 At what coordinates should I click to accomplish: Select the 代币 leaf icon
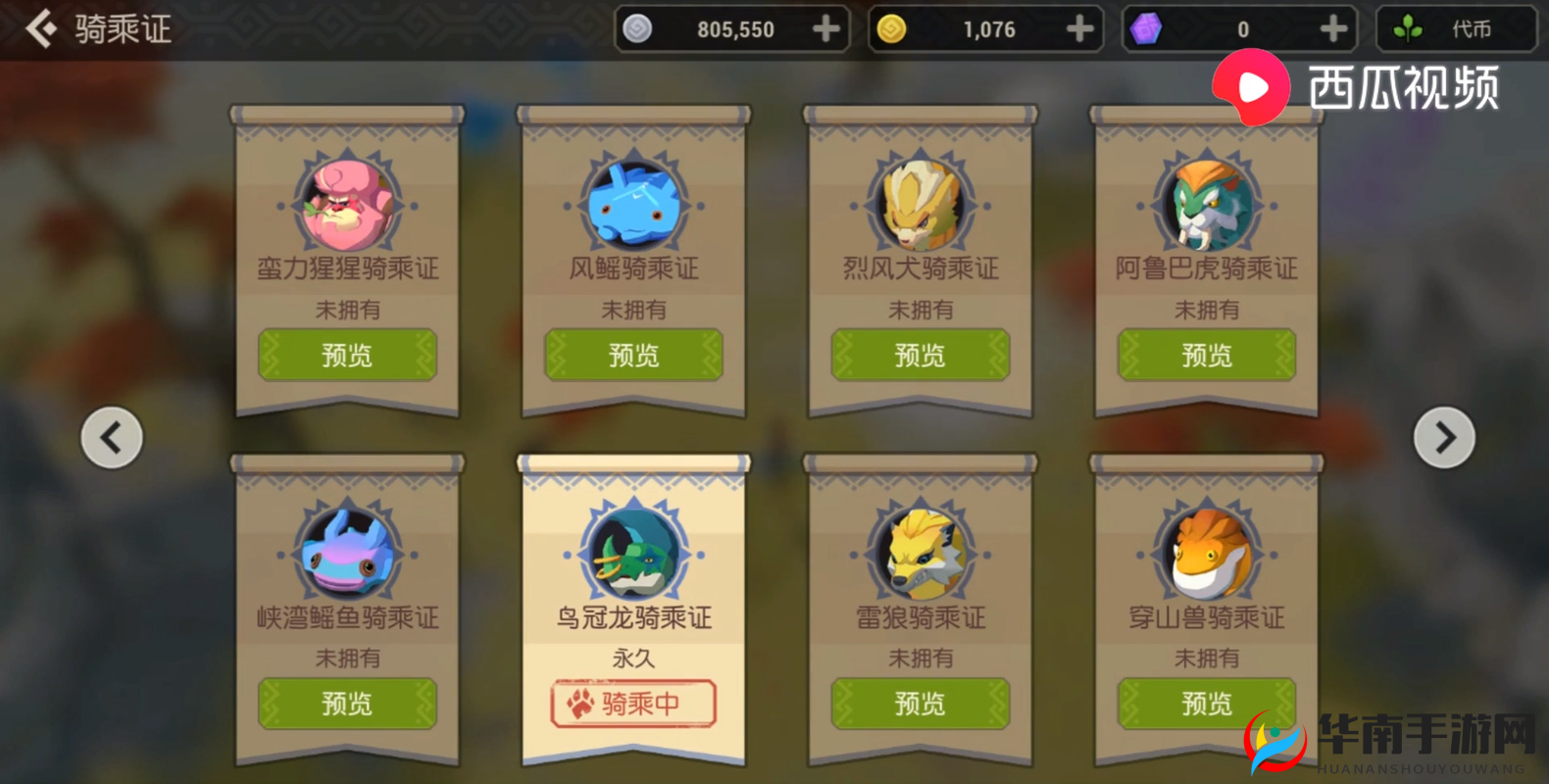(1406, 28)
